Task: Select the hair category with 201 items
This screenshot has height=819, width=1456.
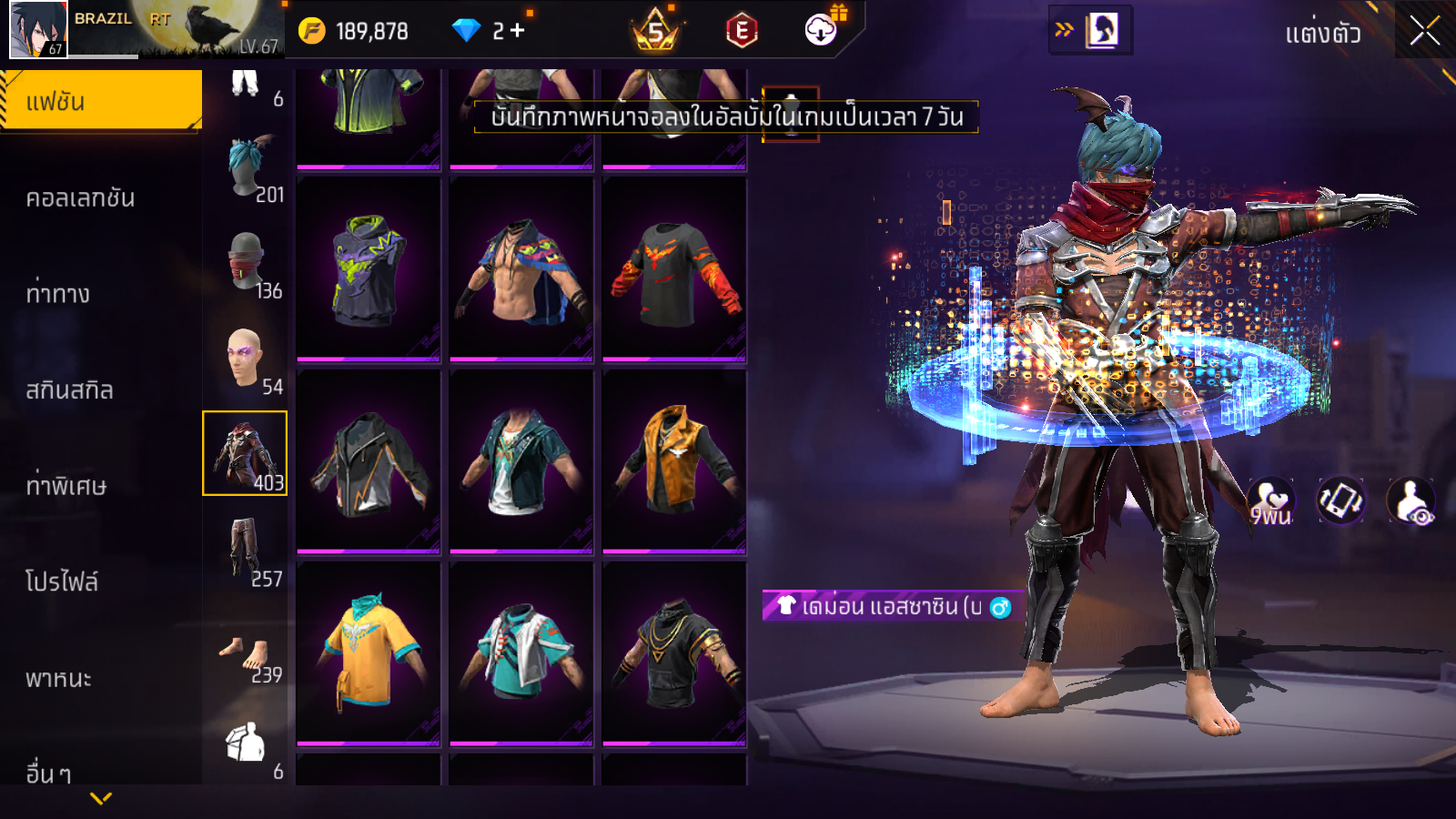Action: 246,170
